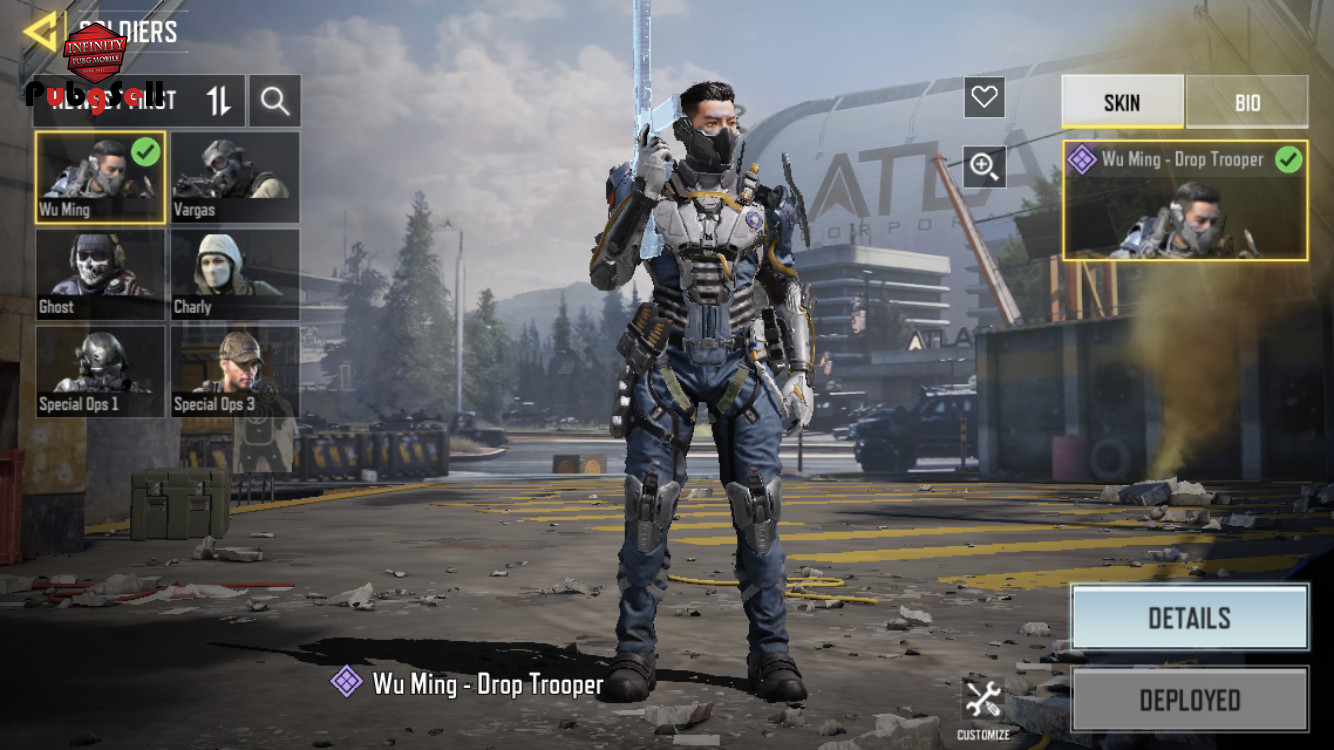Click the DEPLOYED button
This screenshot has height=750, width=1334.
pos(1189,699)
